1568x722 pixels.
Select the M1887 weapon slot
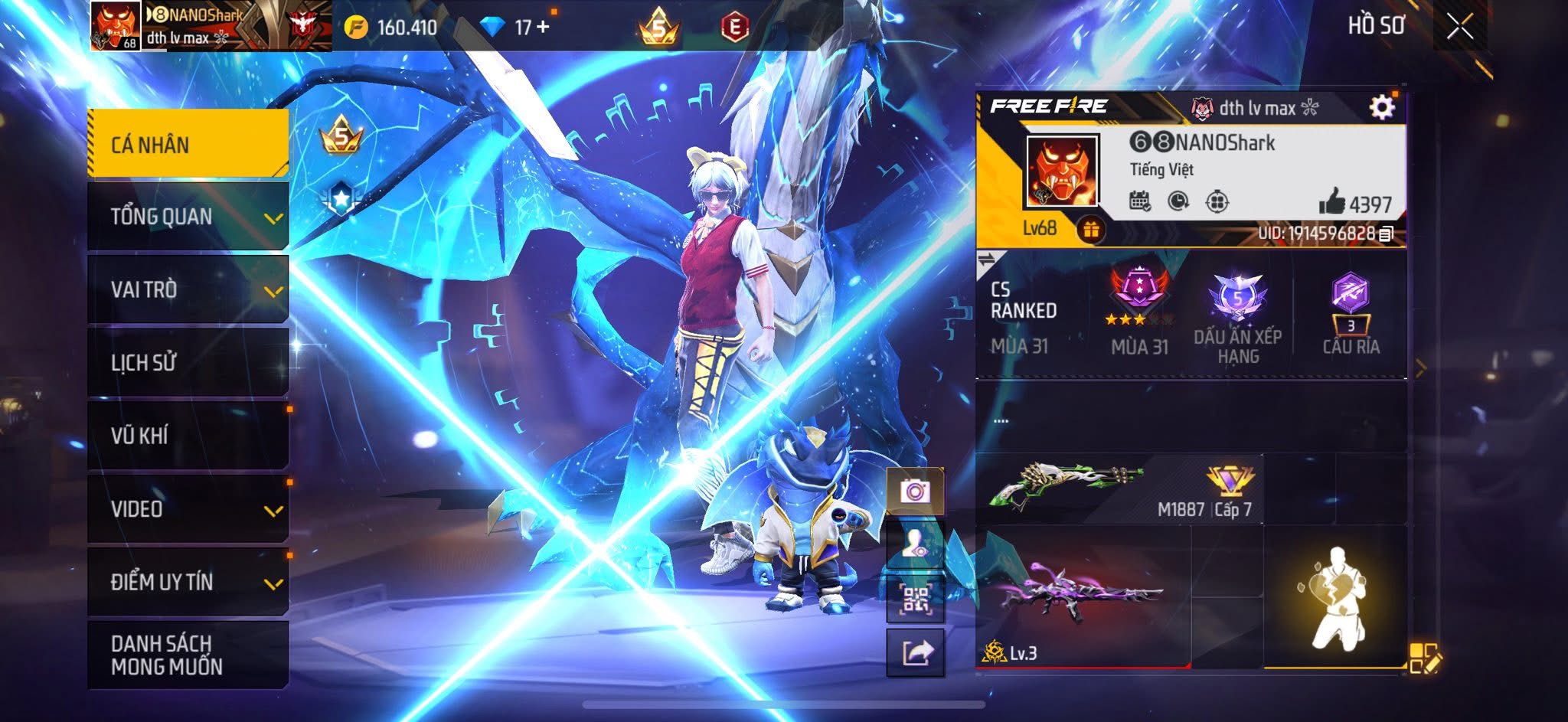pyautogui.click(x=1119, y=489)
